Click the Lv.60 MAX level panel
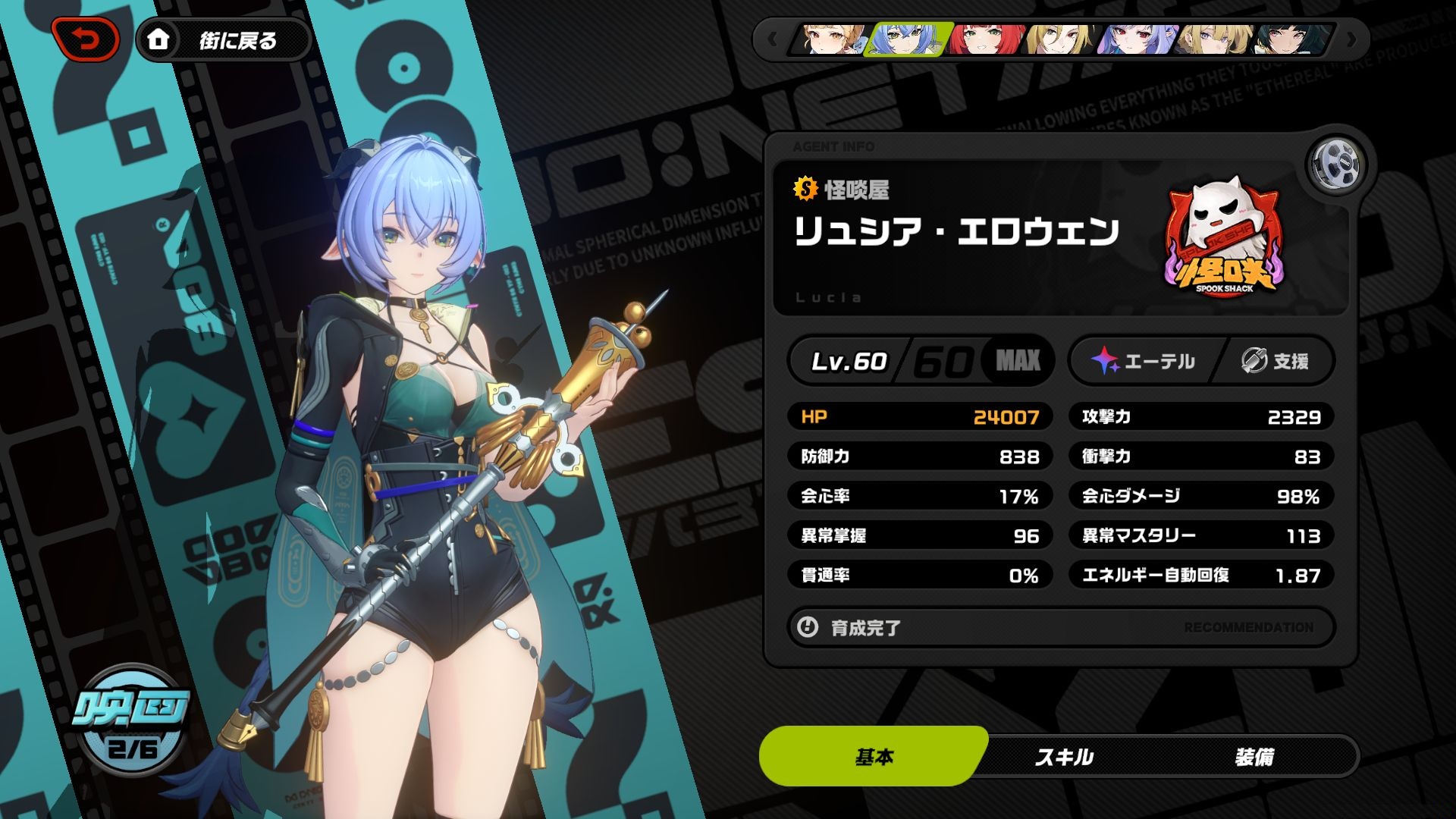 921,361
